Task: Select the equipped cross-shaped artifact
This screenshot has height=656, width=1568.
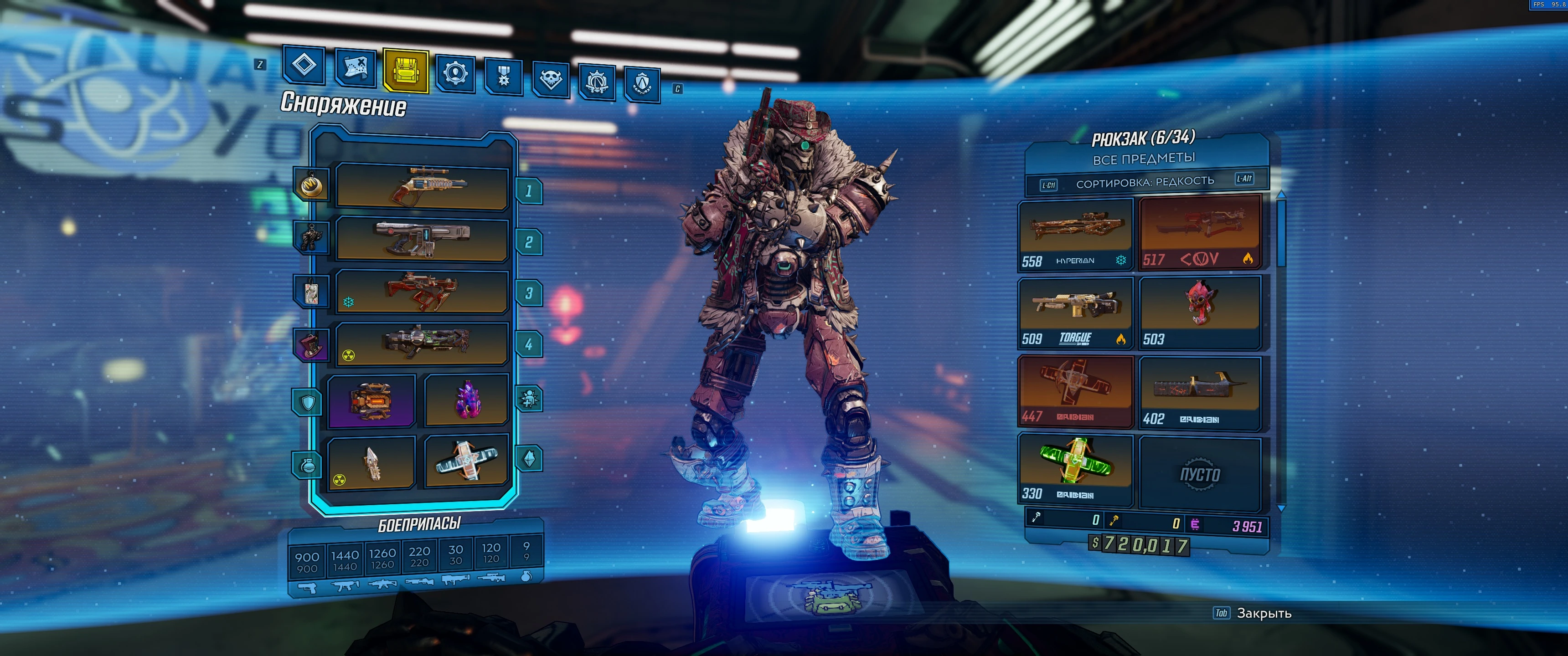Action: (x=466, y=461)
